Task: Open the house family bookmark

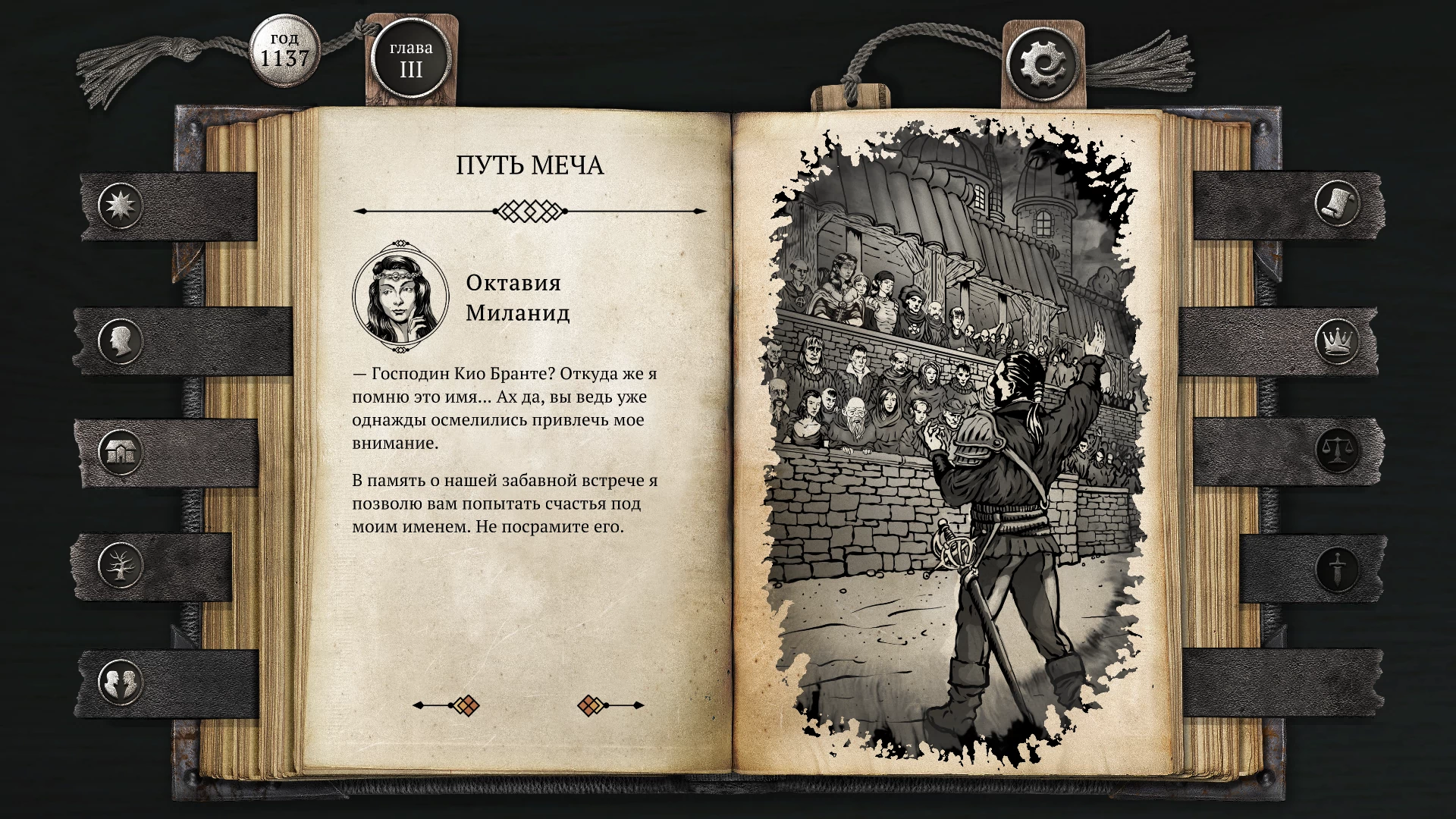Action: 121,453
